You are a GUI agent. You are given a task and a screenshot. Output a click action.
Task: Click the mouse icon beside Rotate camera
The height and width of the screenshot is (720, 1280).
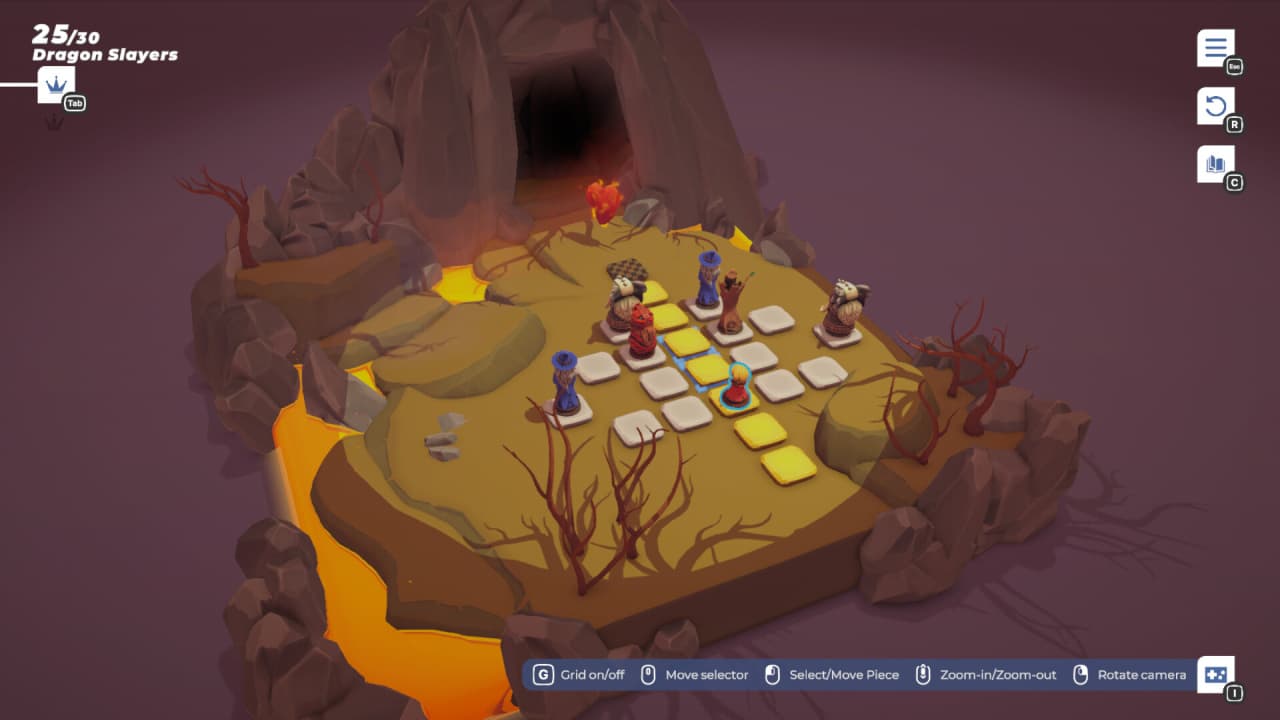click(1083, 674)
